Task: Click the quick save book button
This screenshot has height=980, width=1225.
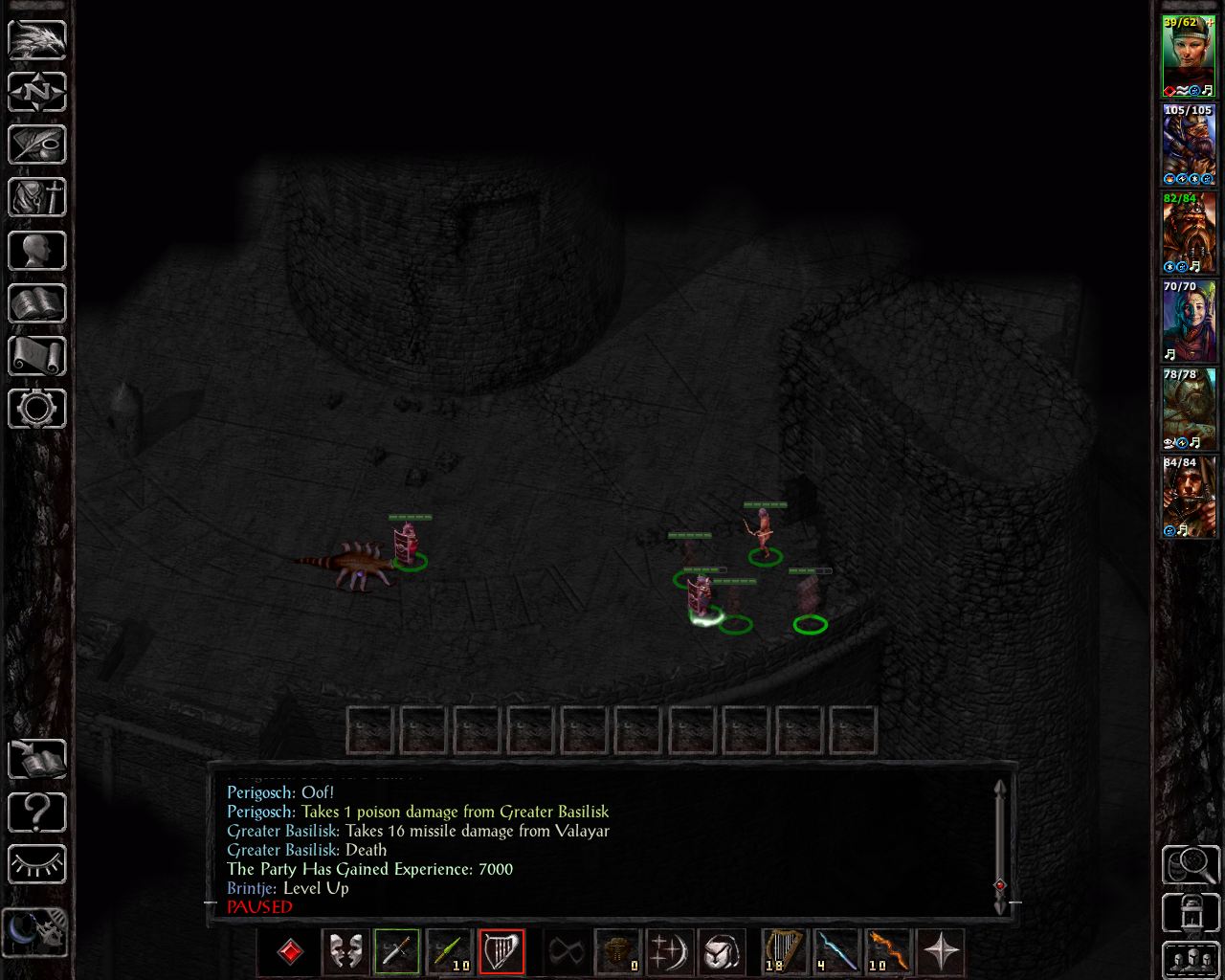Action: (37, 759)
